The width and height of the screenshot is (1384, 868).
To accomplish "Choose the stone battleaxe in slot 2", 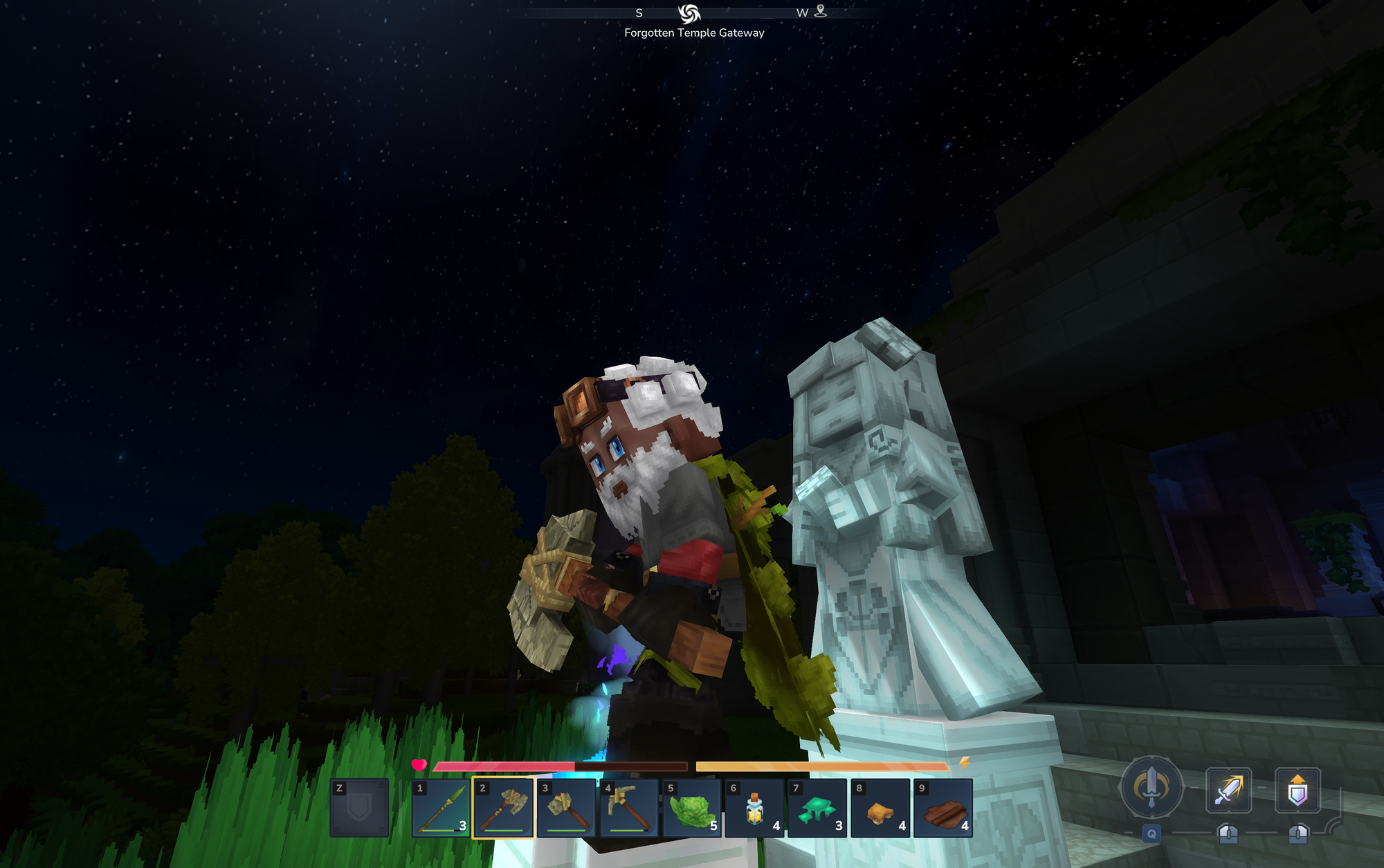I will [x=503, y=808].
